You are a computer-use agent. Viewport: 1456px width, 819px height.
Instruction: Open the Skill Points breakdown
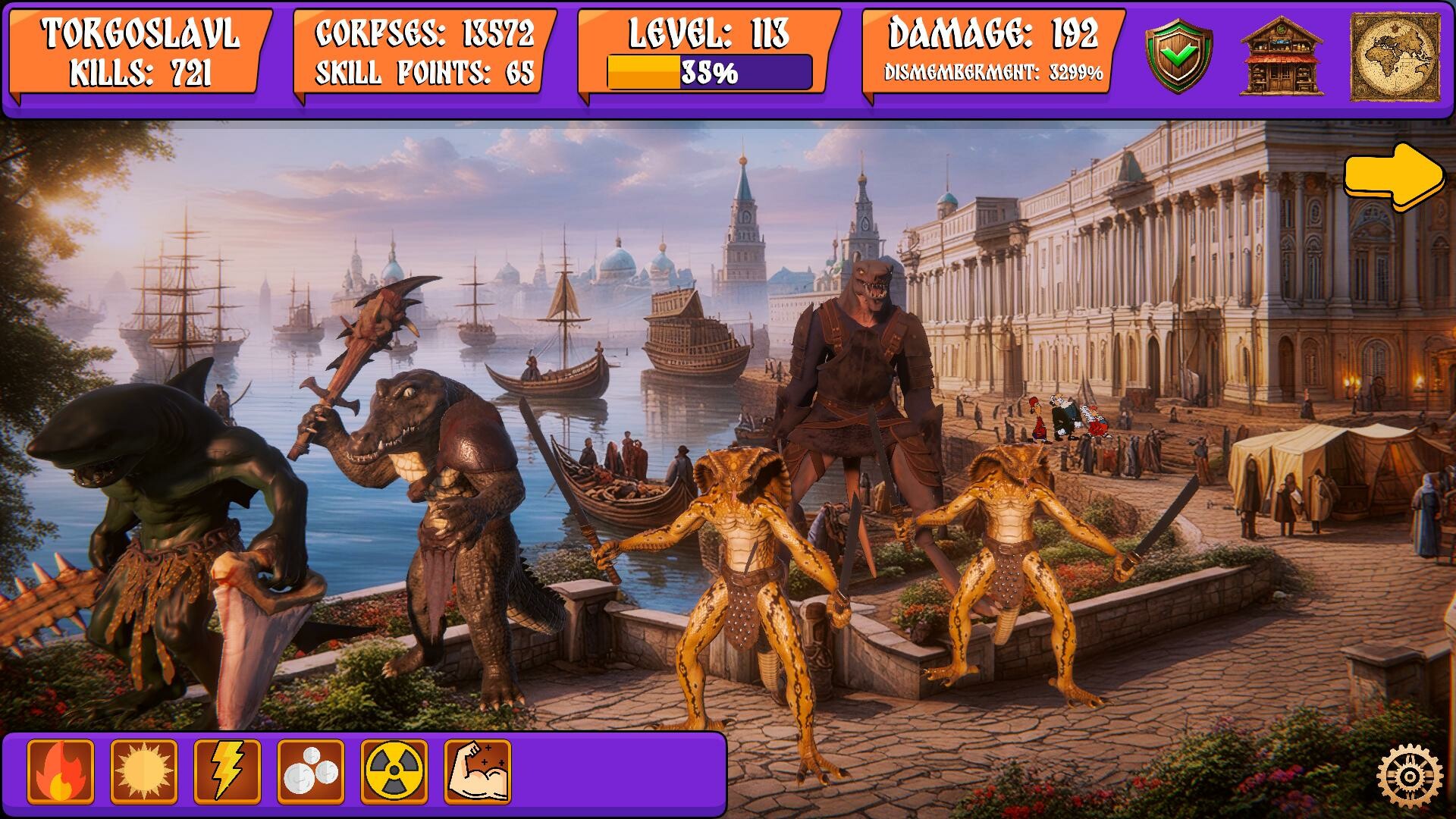click(425, 74)
